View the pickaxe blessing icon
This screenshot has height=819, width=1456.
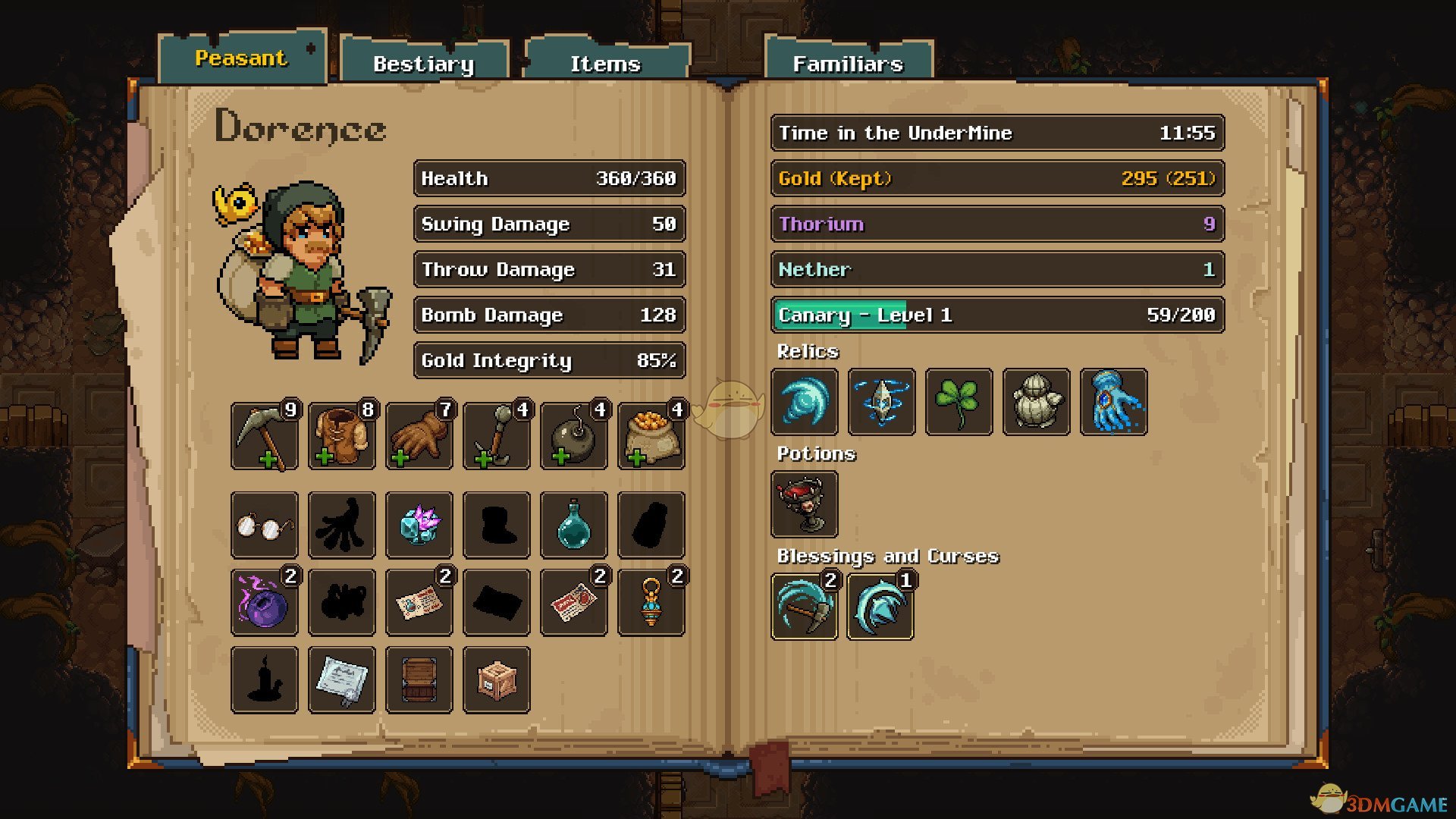coord(805,607)
